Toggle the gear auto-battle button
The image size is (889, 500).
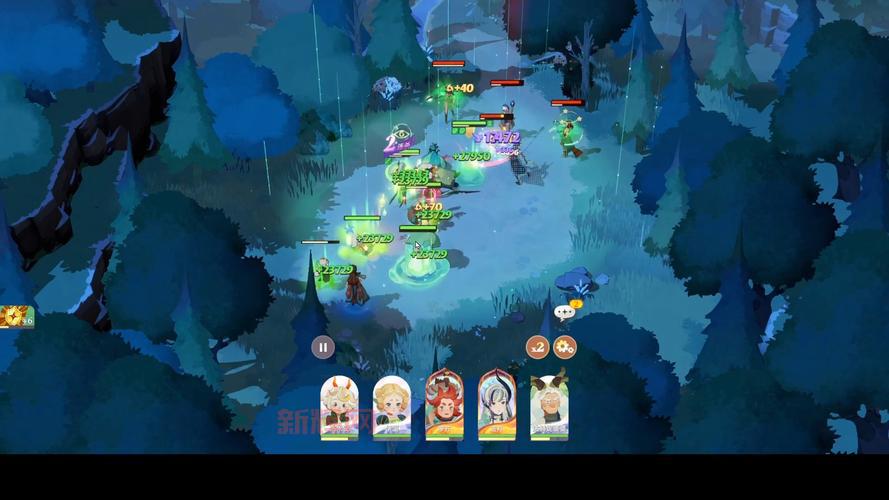click(x=565, y=347)
